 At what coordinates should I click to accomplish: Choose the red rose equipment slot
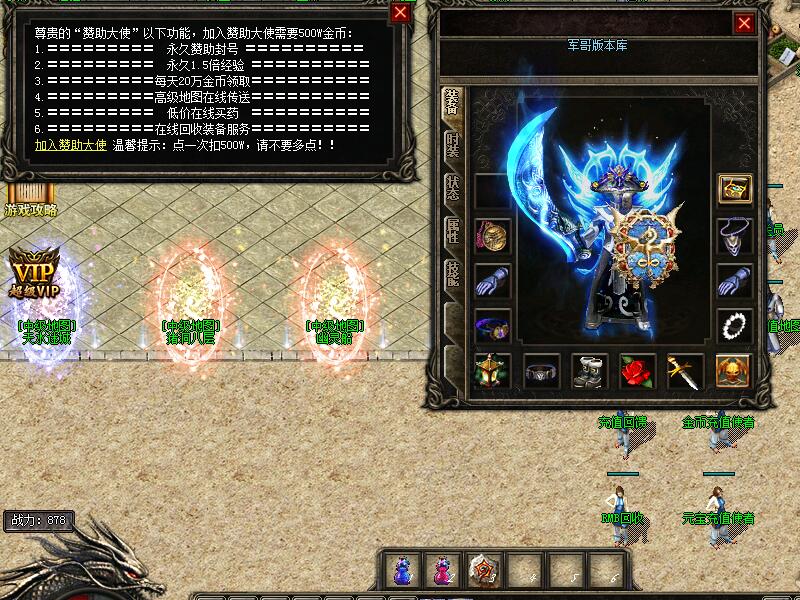coord(637,371)
